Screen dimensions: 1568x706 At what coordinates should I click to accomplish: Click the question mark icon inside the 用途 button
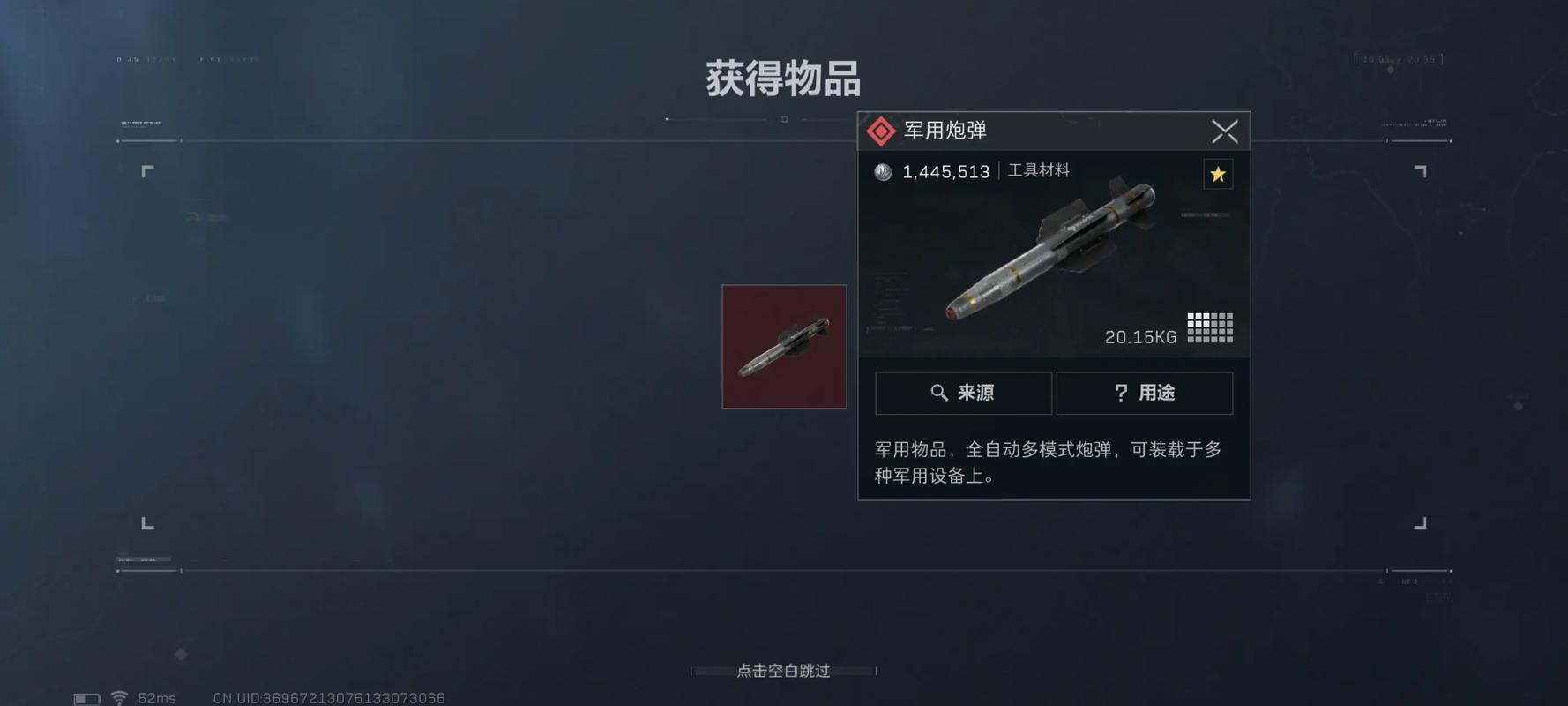point(1120,393)
